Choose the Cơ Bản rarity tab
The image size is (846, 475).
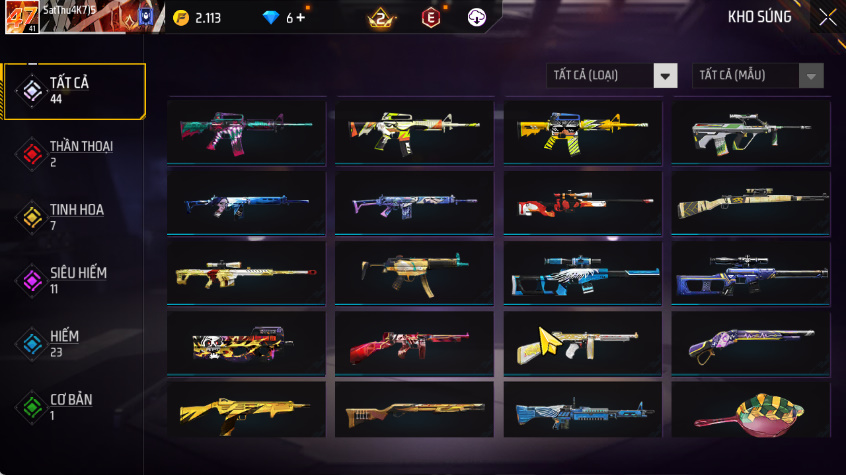(73, 407)
